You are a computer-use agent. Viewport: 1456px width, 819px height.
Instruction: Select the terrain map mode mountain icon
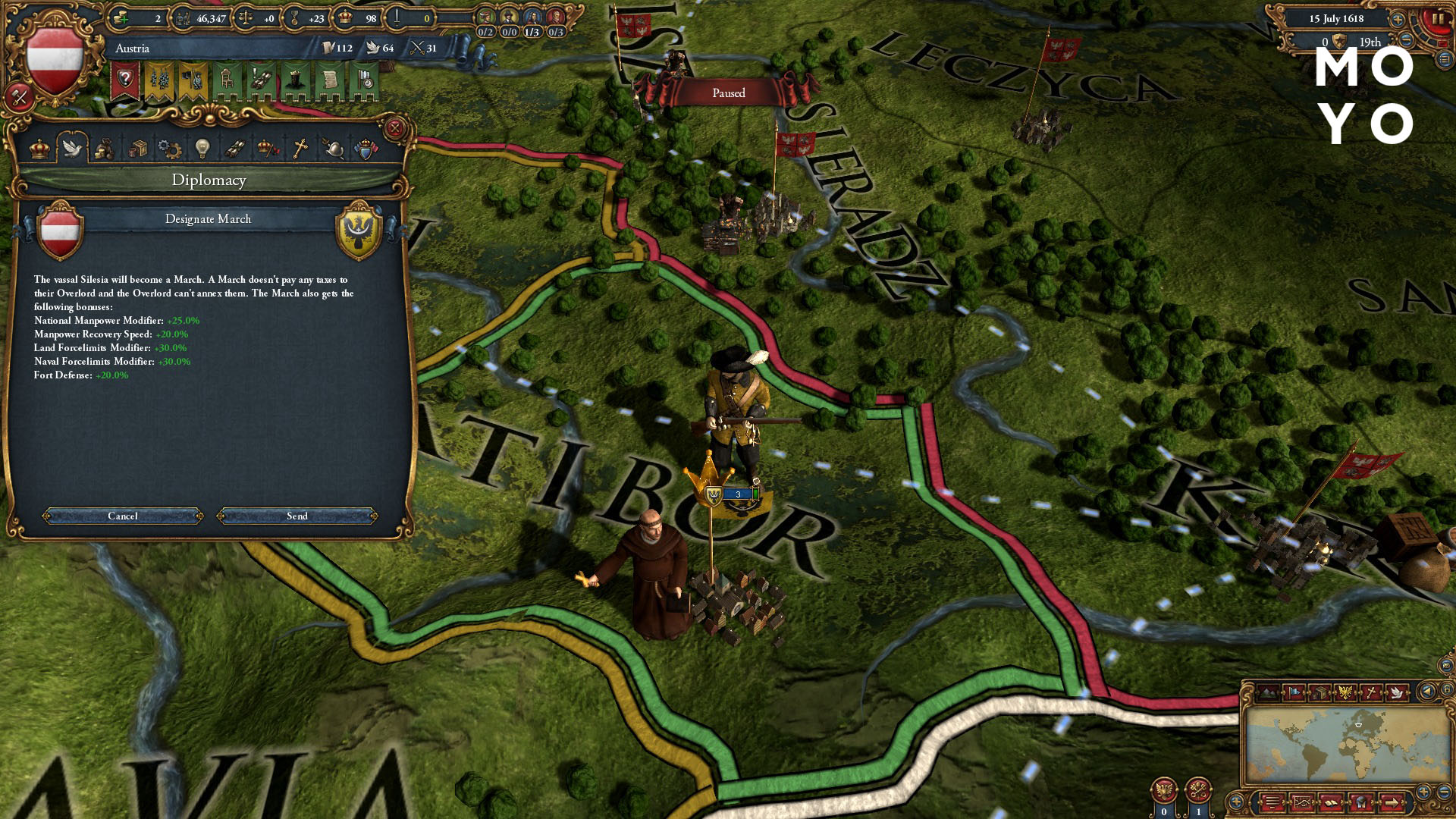point(1267,692)
